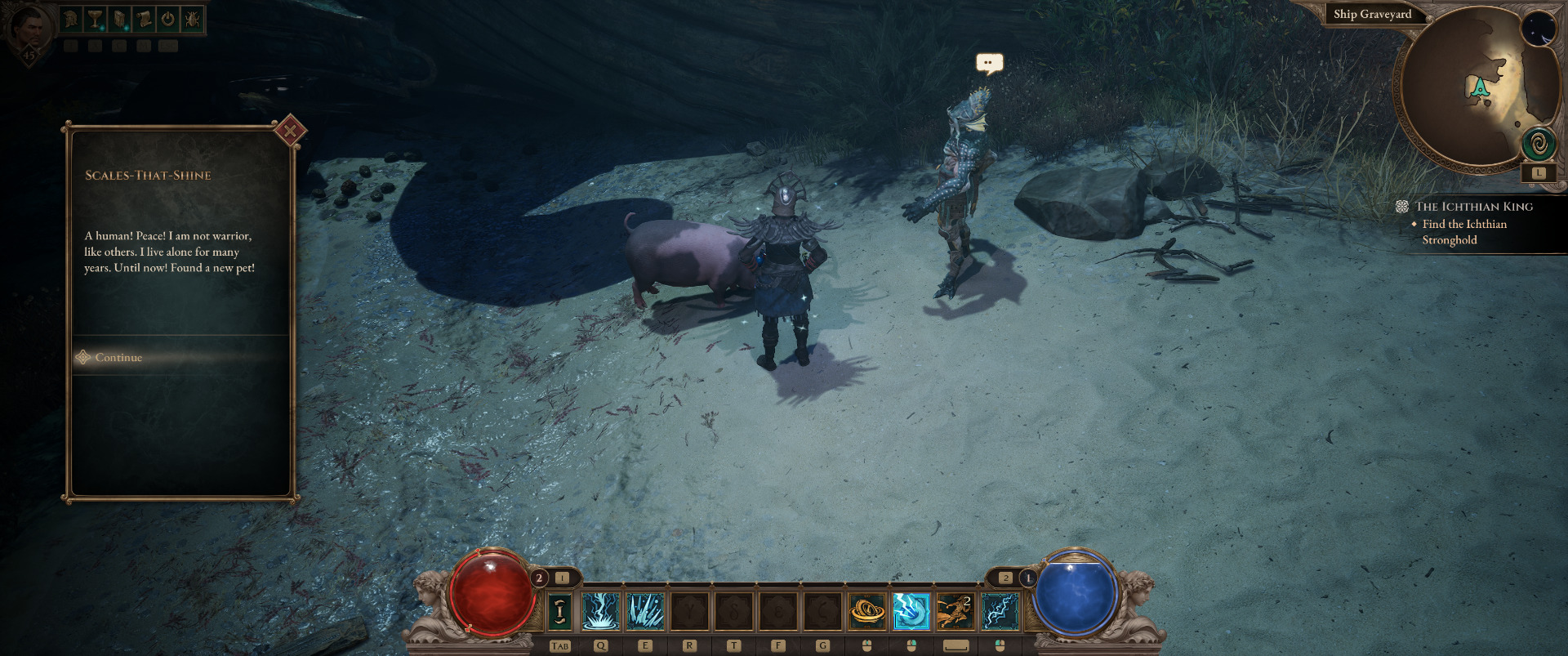Activate the green spiral portal button
The image size is (1568, 656).
(x=1539, y=145)
